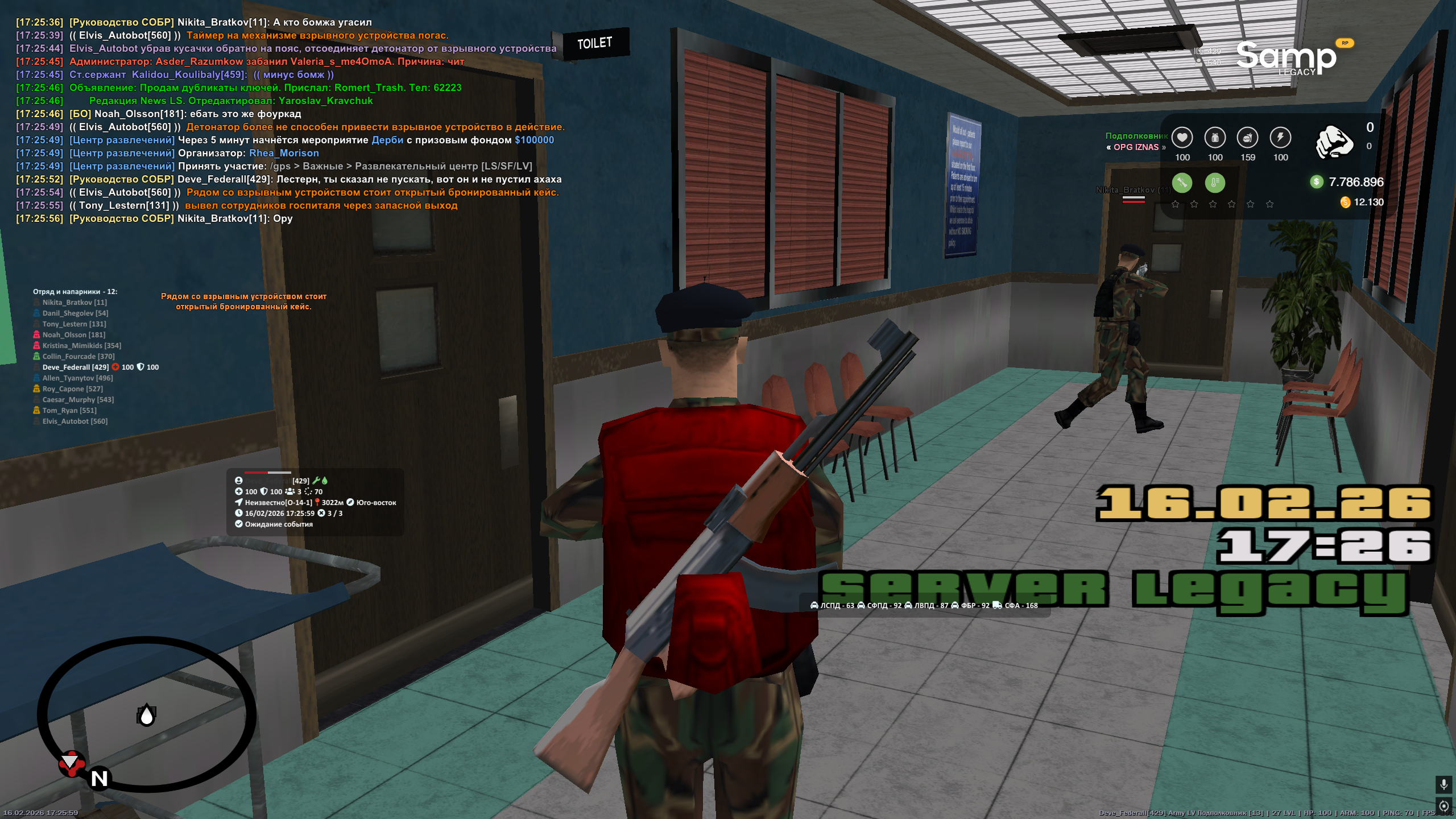This screenshot has width=1456, height=819.
Task: Click the heart health icon
Action: (x=1182, y=138)
